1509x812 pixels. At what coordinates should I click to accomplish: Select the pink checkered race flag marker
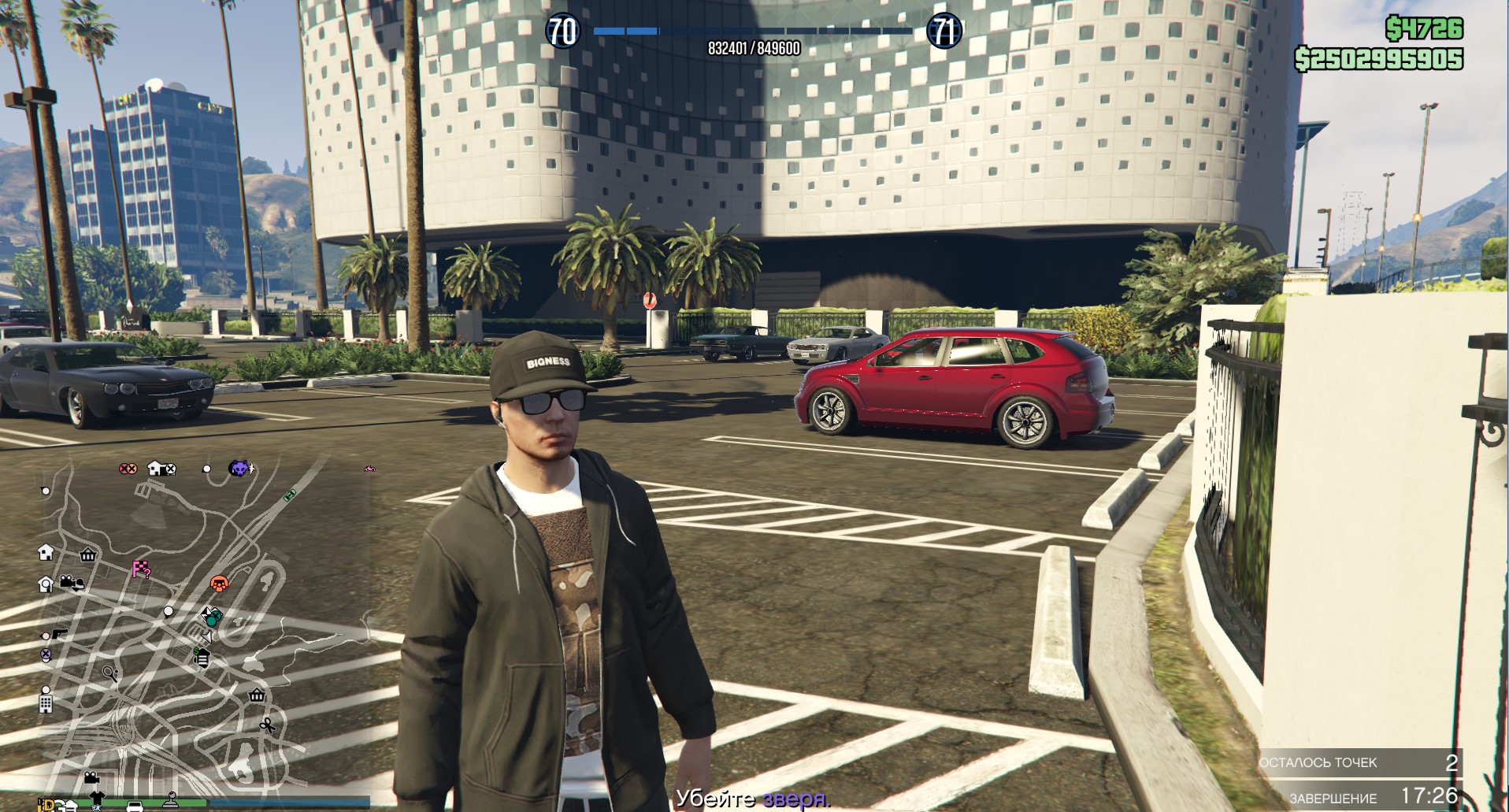140,569
